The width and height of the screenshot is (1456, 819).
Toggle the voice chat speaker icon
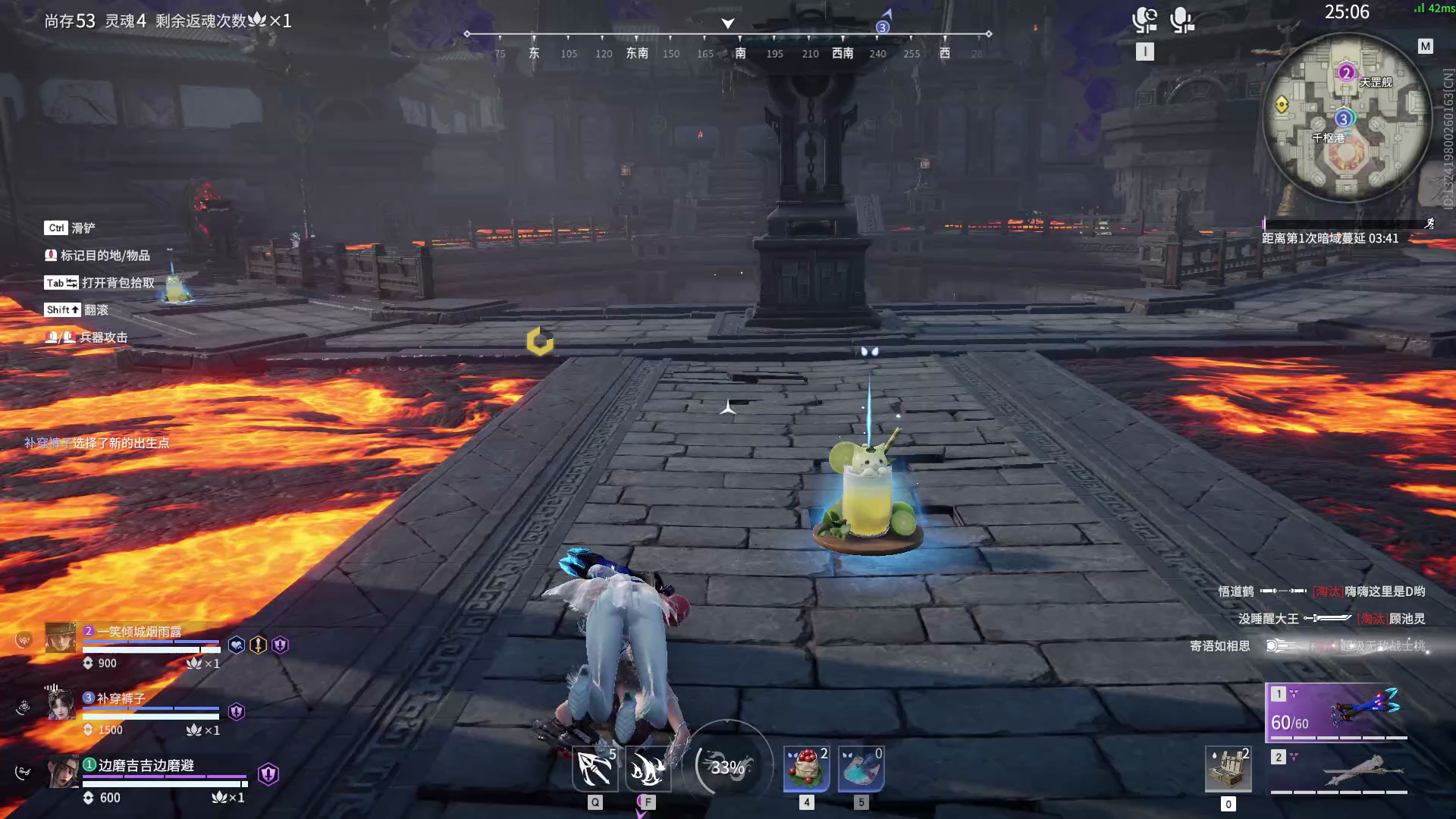click(x=1144, y=20)
